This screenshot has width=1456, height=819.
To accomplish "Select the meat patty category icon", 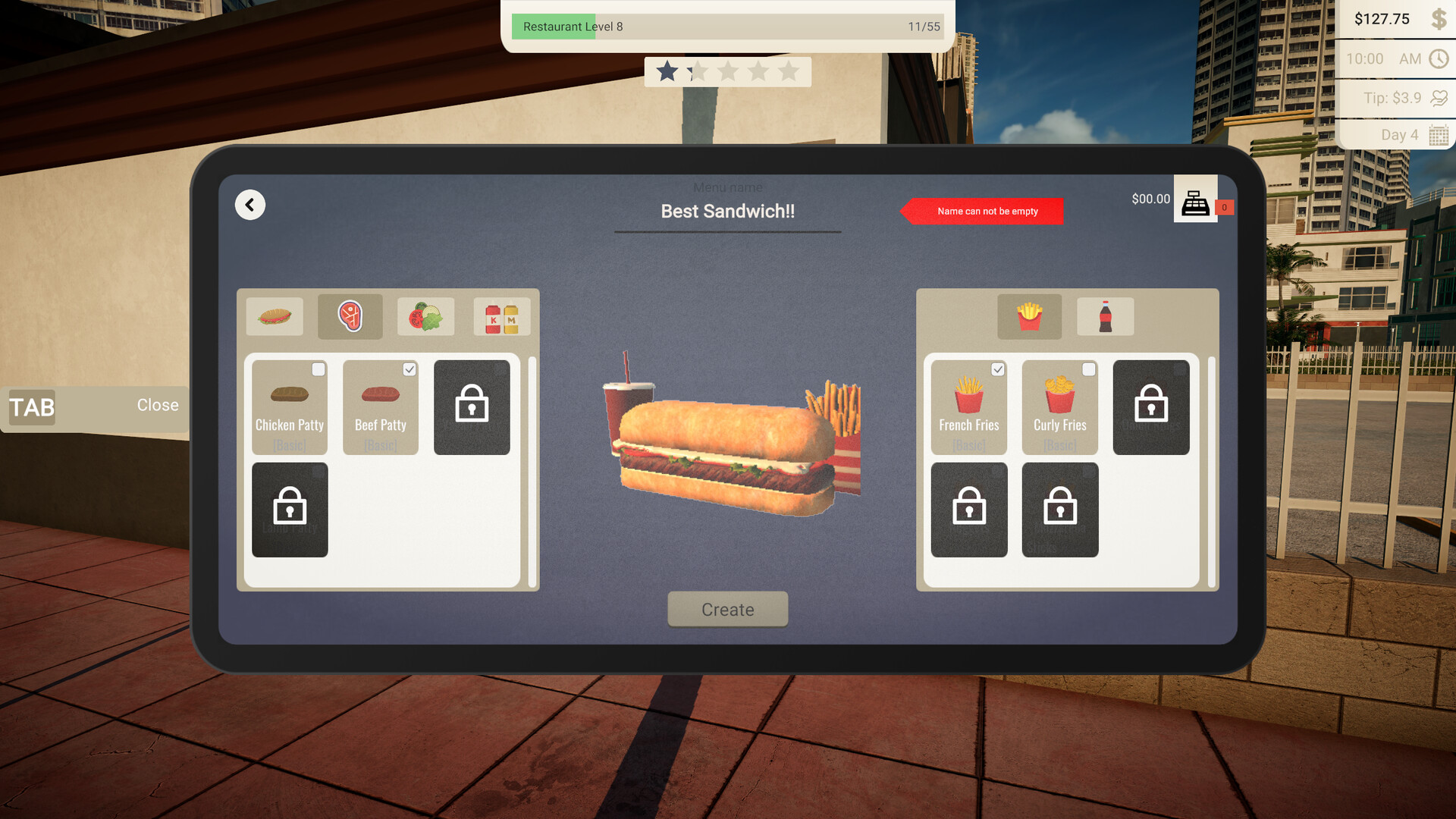I will [350, 316].
